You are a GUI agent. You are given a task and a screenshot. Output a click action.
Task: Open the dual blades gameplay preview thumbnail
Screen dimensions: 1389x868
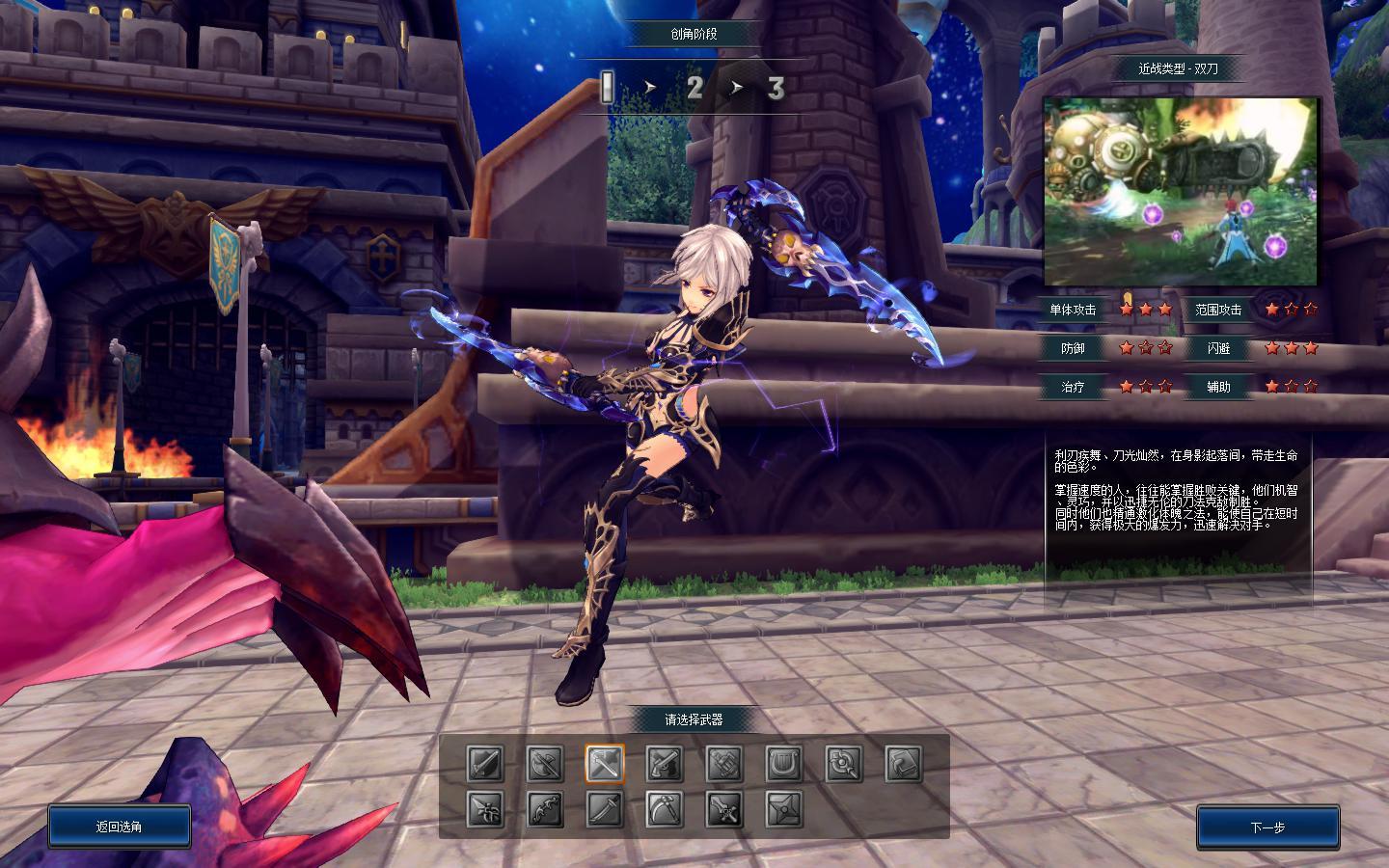(x=1182, y=191)
